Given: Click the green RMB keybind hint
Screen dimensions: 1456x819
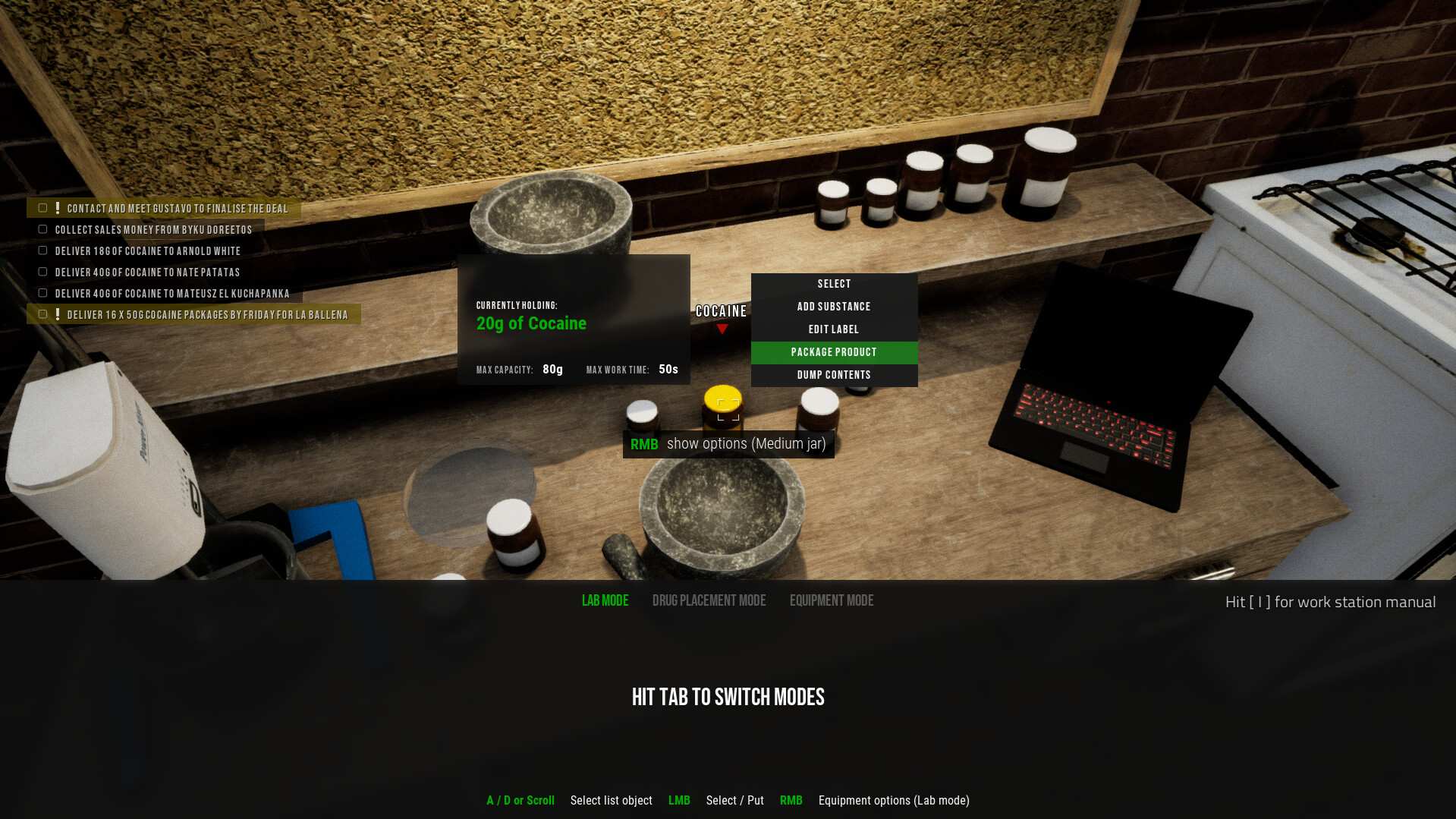Looking at the screenshot, I should 643,444.
